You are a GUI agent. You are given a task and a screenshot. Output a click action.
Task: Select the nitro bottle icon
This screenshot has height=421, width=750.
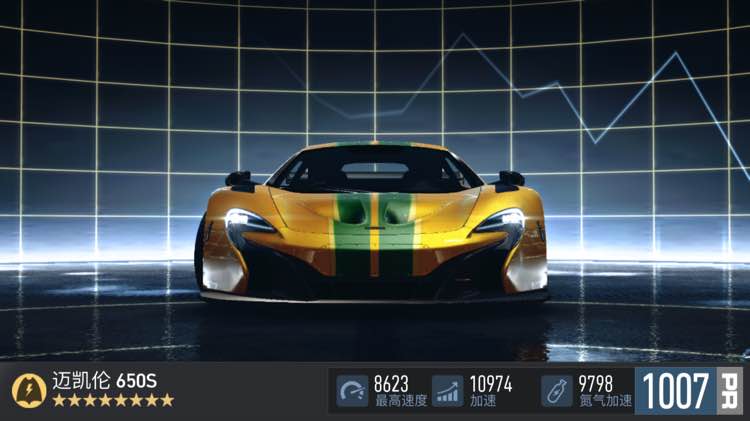point(557,390)
